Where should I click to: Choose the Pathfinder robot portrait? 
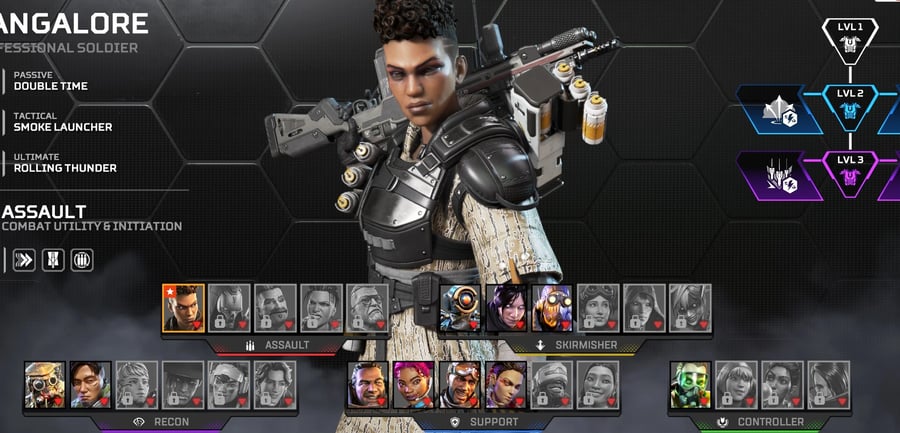point(460,308)
